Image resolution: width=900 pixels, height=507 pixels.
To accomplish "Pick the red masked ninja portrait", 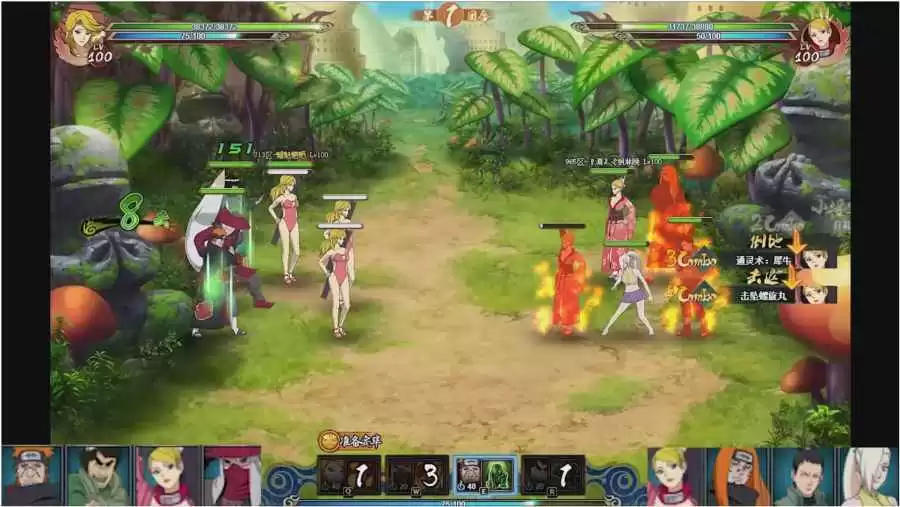I will pos(232,476).
